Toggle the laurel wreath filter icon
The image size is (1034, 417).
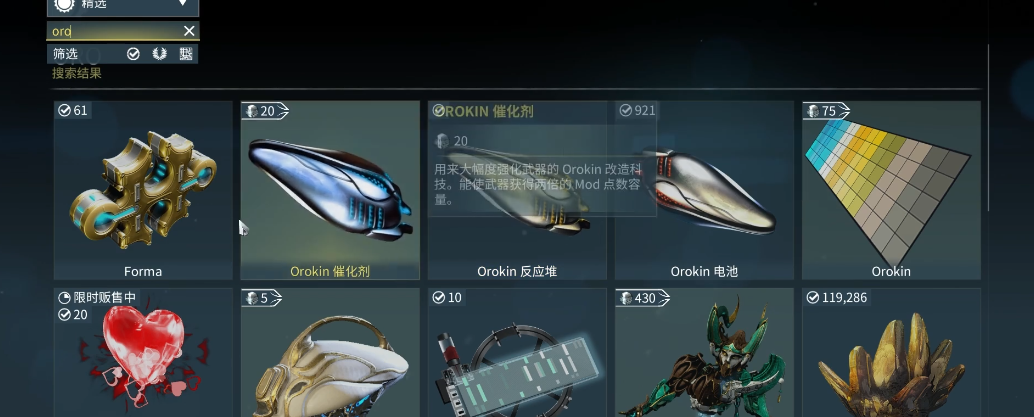click(x=159, y=53)
